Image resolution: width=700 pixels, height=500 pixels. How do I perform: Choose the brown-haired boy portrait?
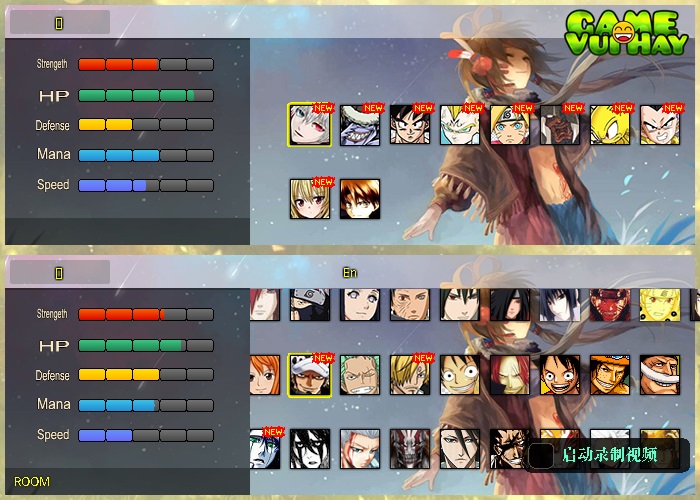[x=360, y=199]
